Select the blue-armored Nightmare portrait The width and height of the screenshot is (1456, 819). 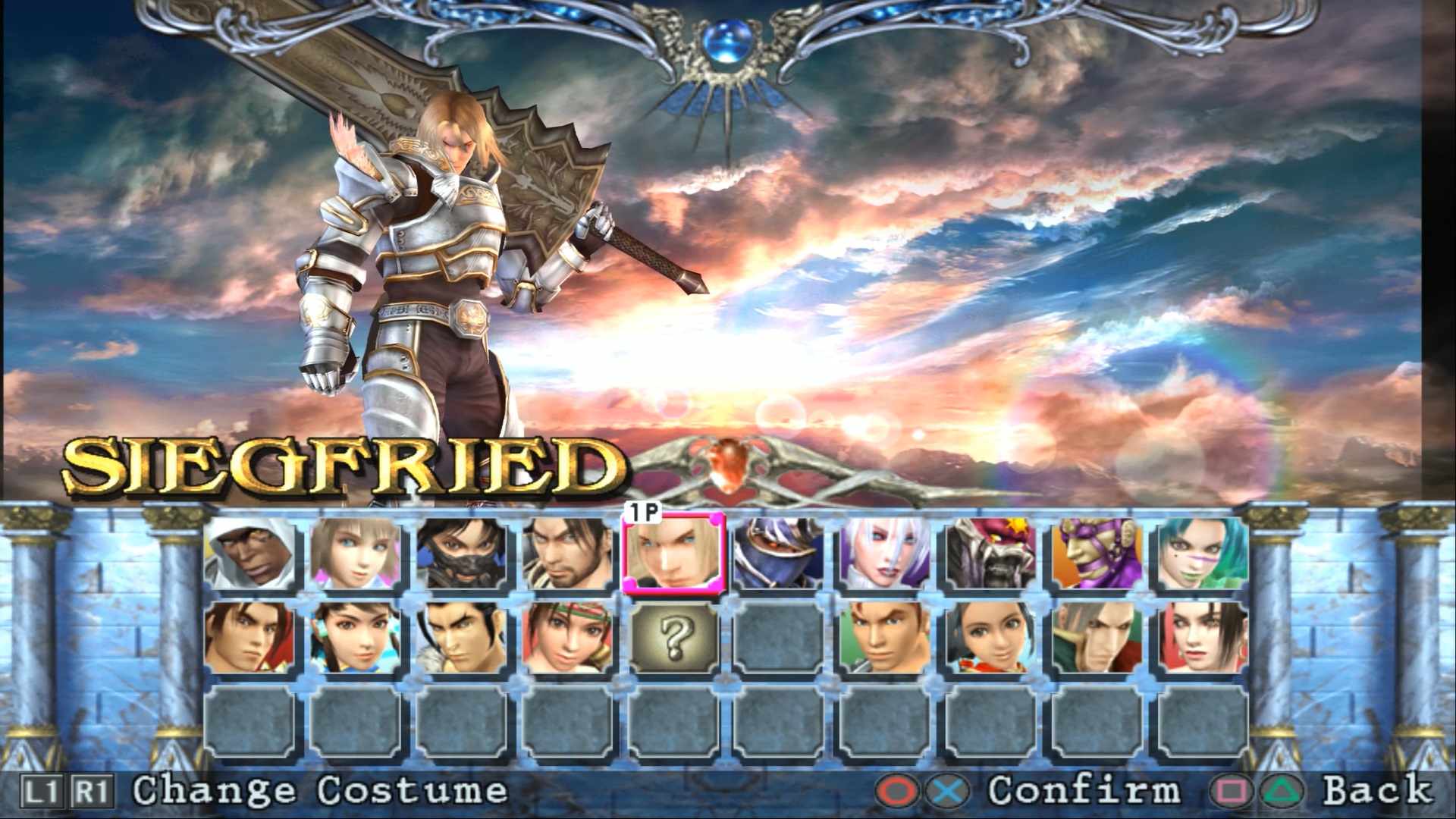[779, 554]
